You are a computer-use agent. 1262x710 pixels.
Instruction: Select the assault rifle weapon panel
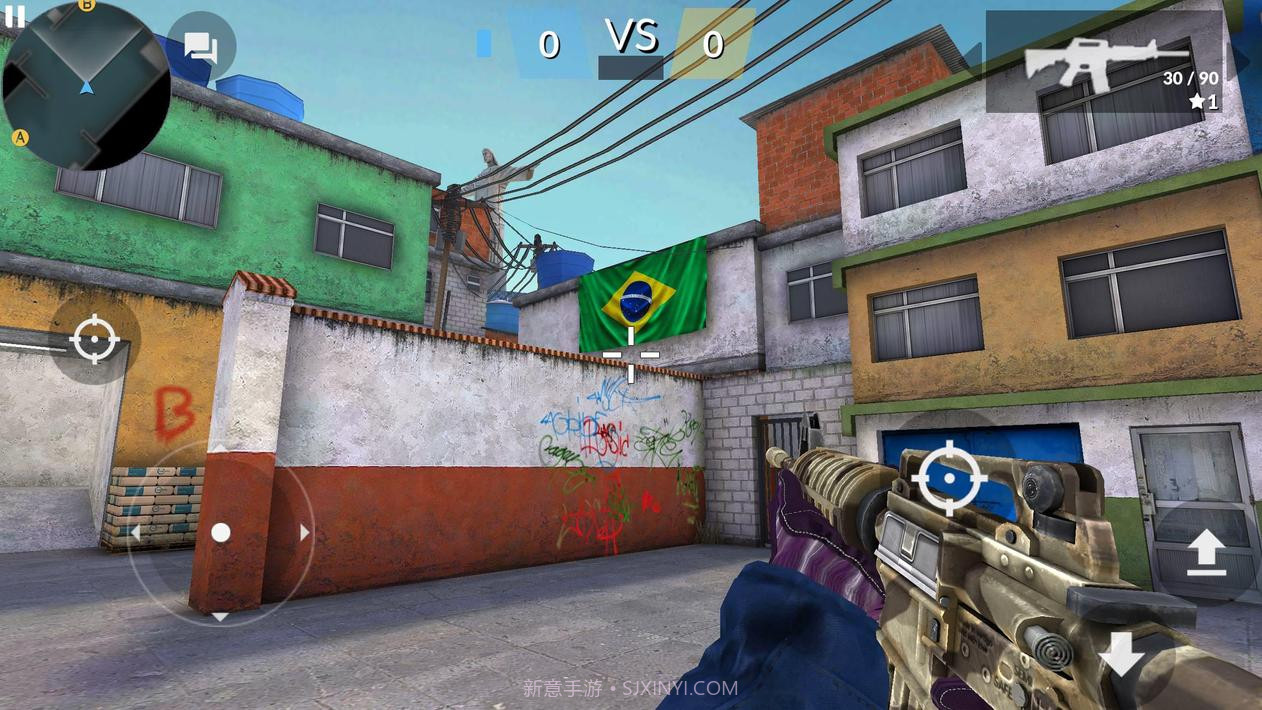1104,62
